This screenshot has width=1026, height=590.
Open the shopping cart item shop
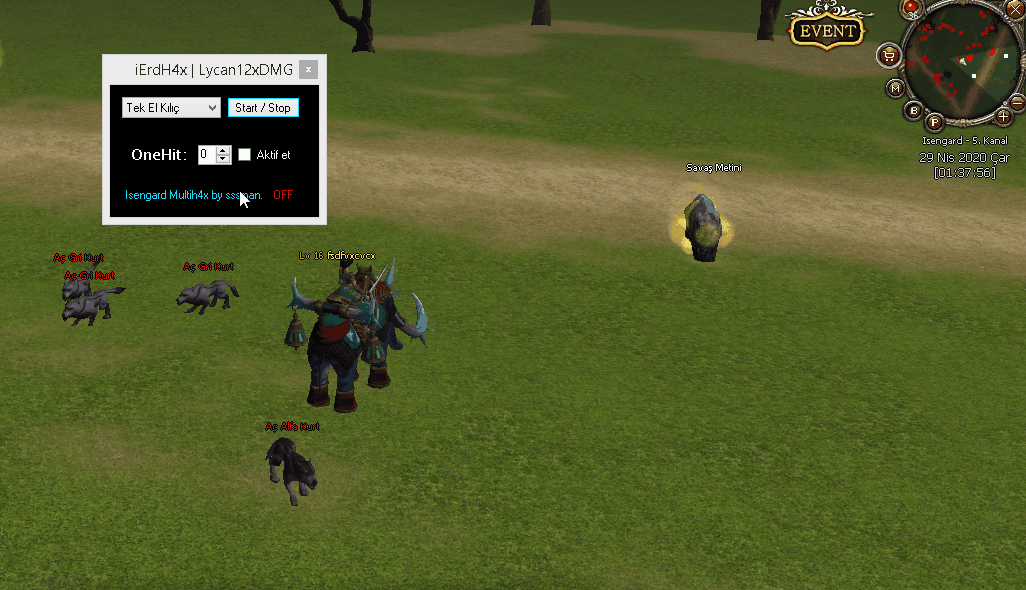point(887,53)
